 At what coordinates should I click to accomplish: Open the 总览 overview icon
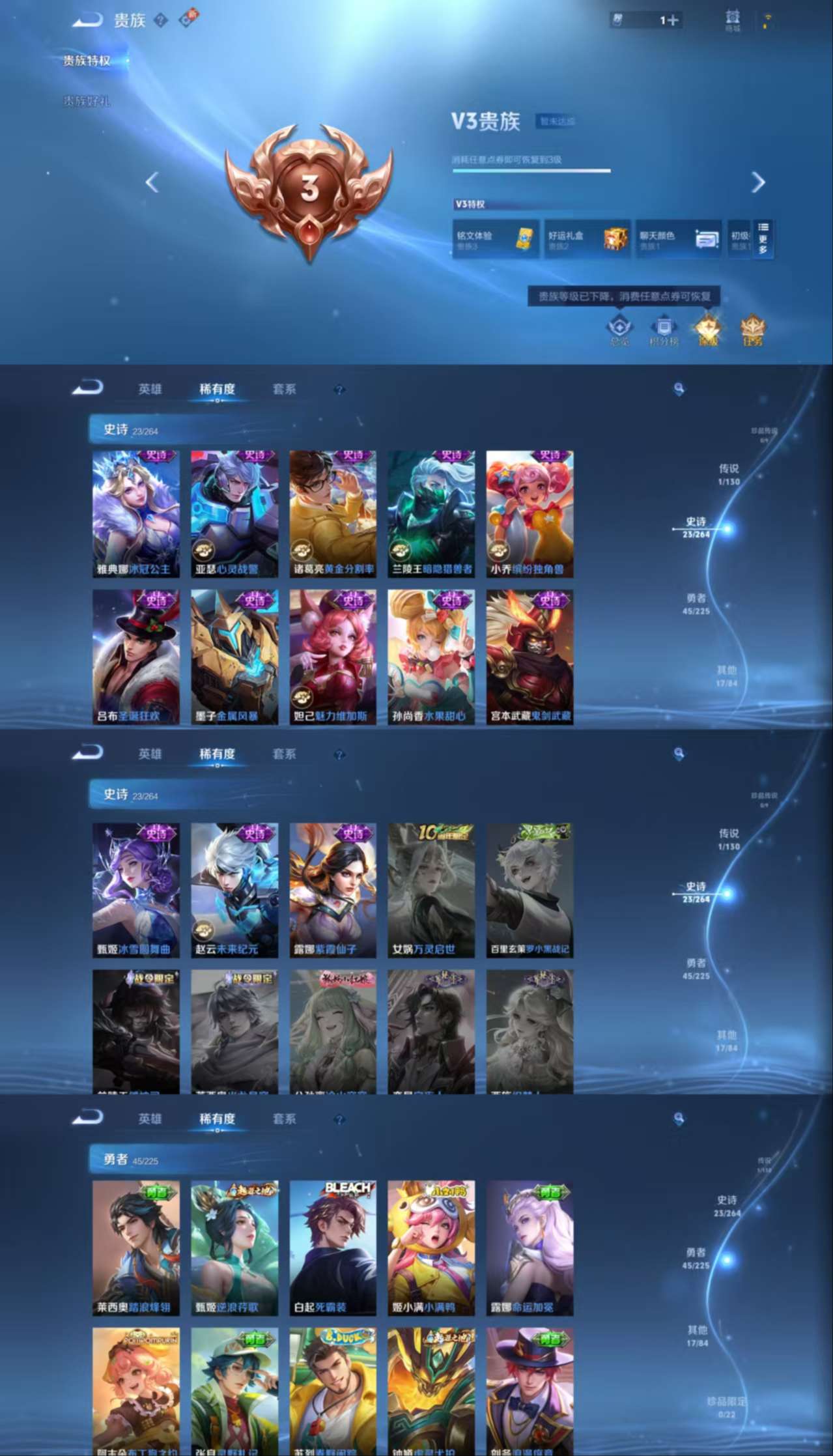coord(619,331)
